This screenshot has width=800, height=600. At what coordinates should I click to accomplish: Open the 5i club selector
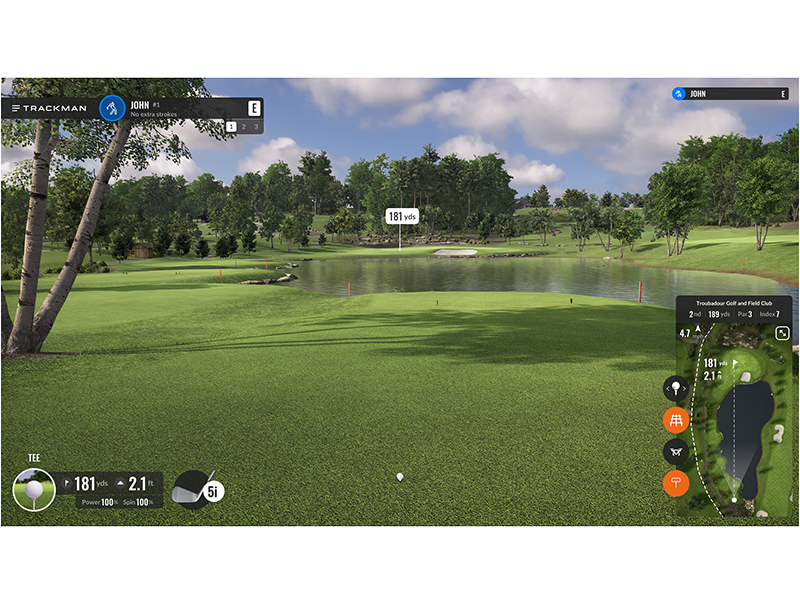click(197, 489)
